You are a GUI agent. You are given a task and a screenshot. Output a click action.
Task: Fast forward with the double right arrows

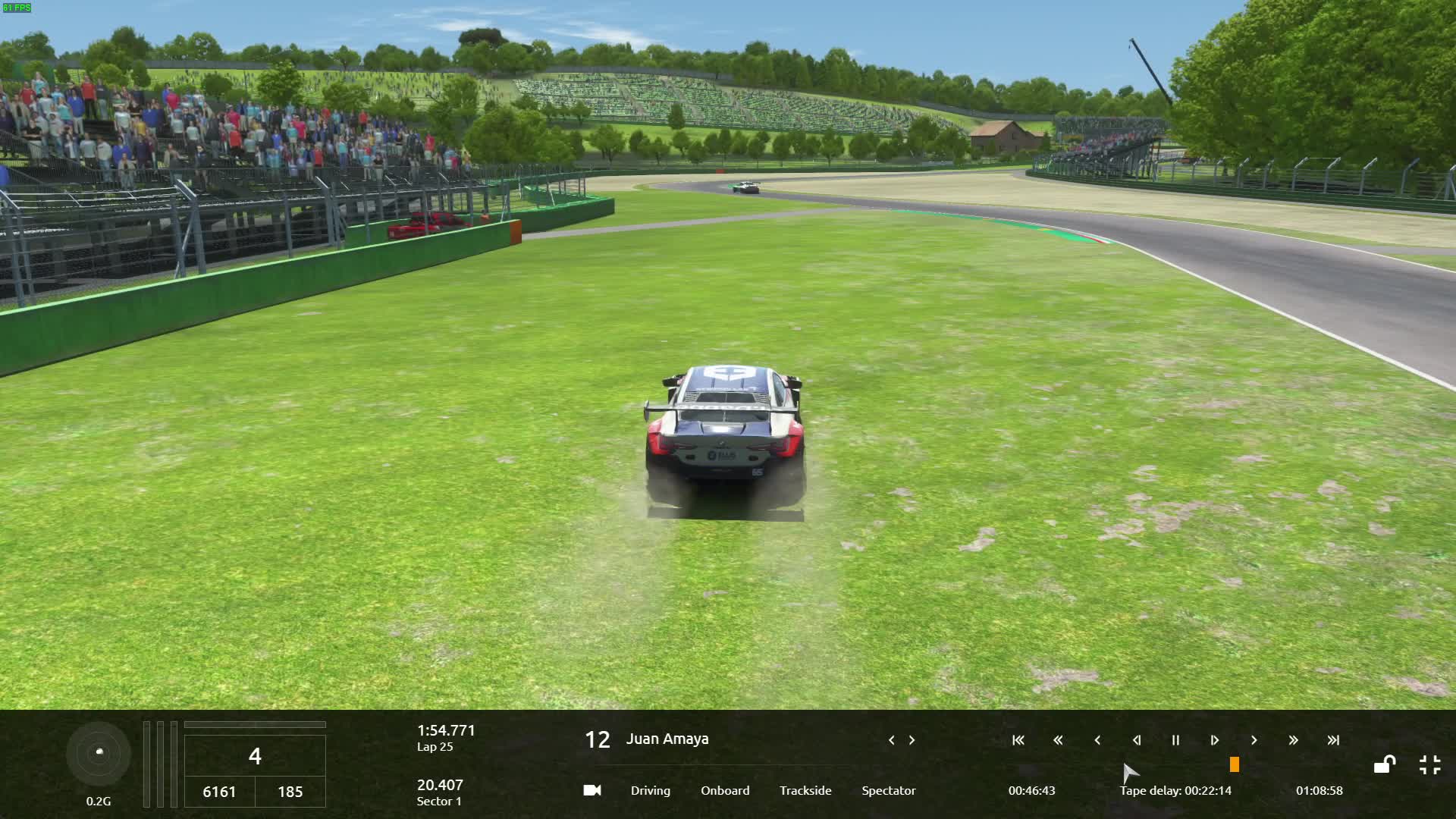[1293, 740]
